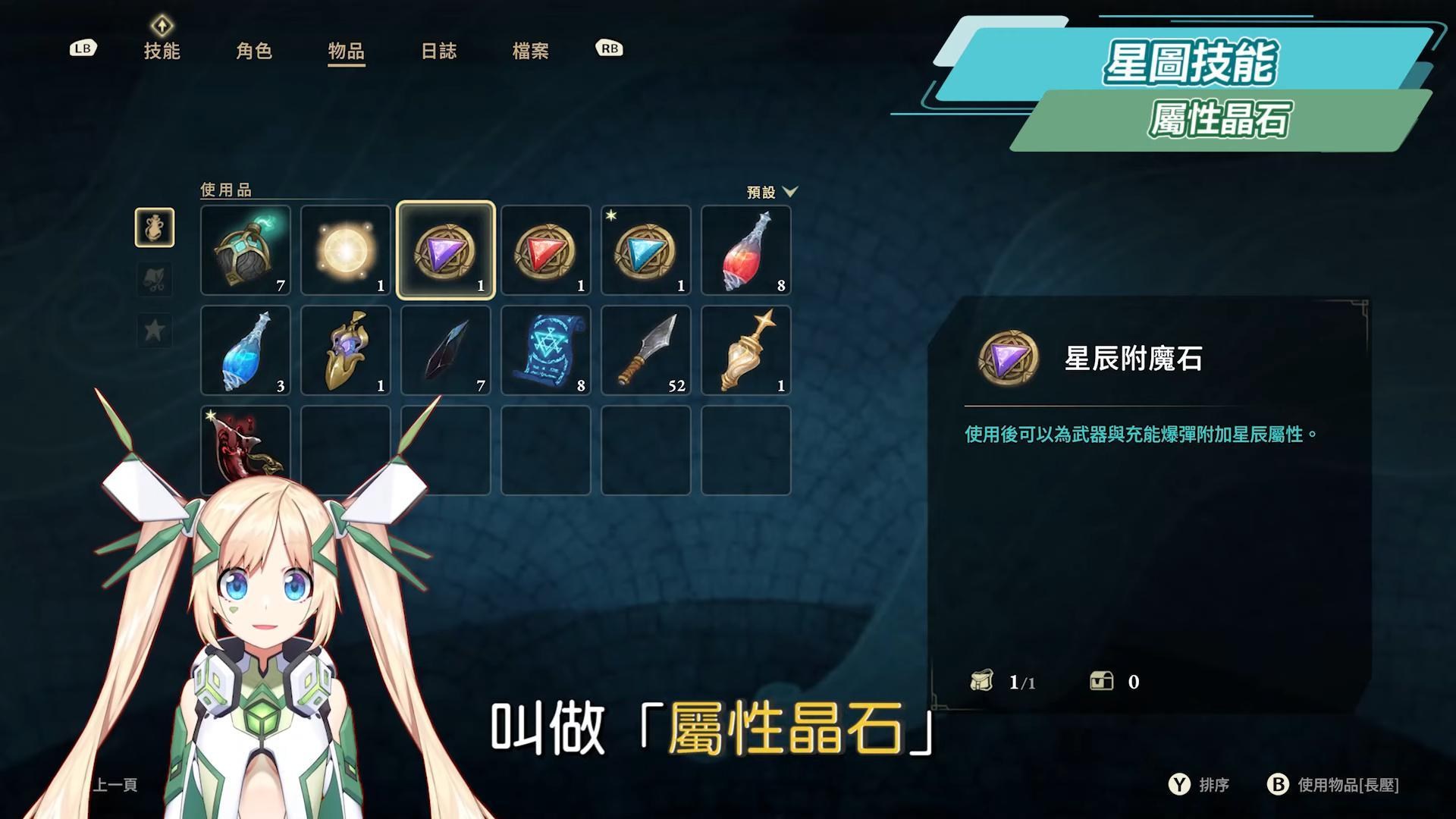
Task: Select the red triangle enchant stone
Action: point(546,251)
